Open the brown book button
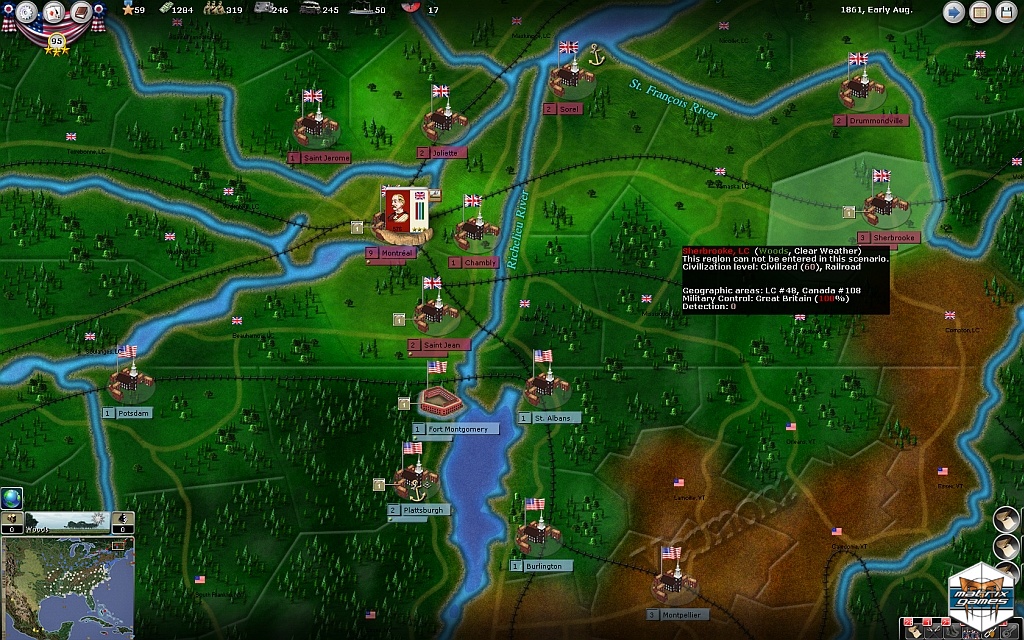 point(79,13)
